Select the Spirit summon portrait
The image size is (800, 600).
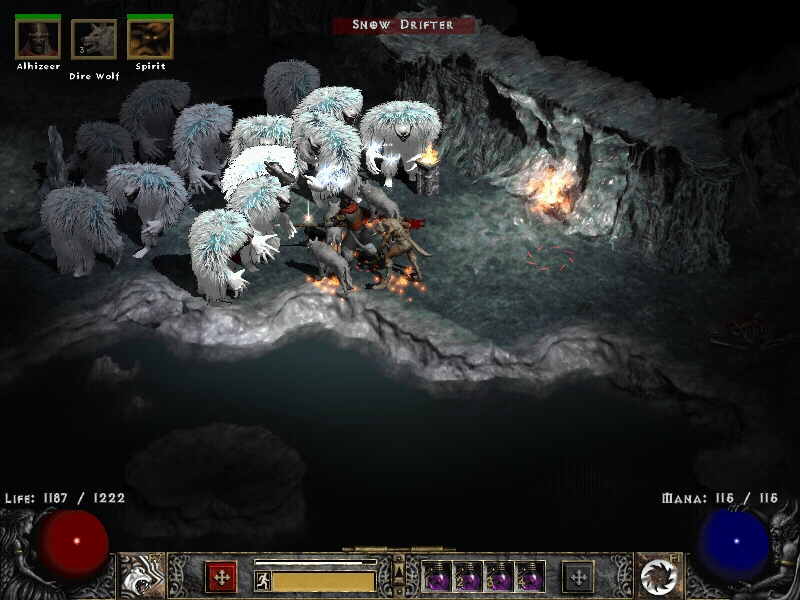tap(150, 40)
